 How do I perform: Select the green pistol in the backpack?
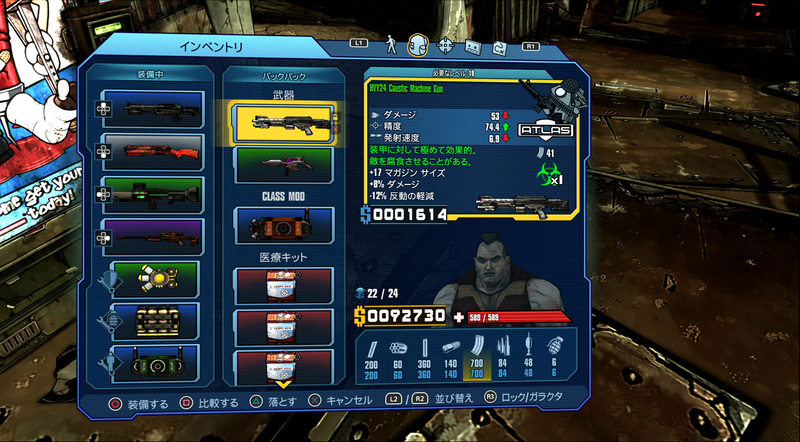pos(280,163)
